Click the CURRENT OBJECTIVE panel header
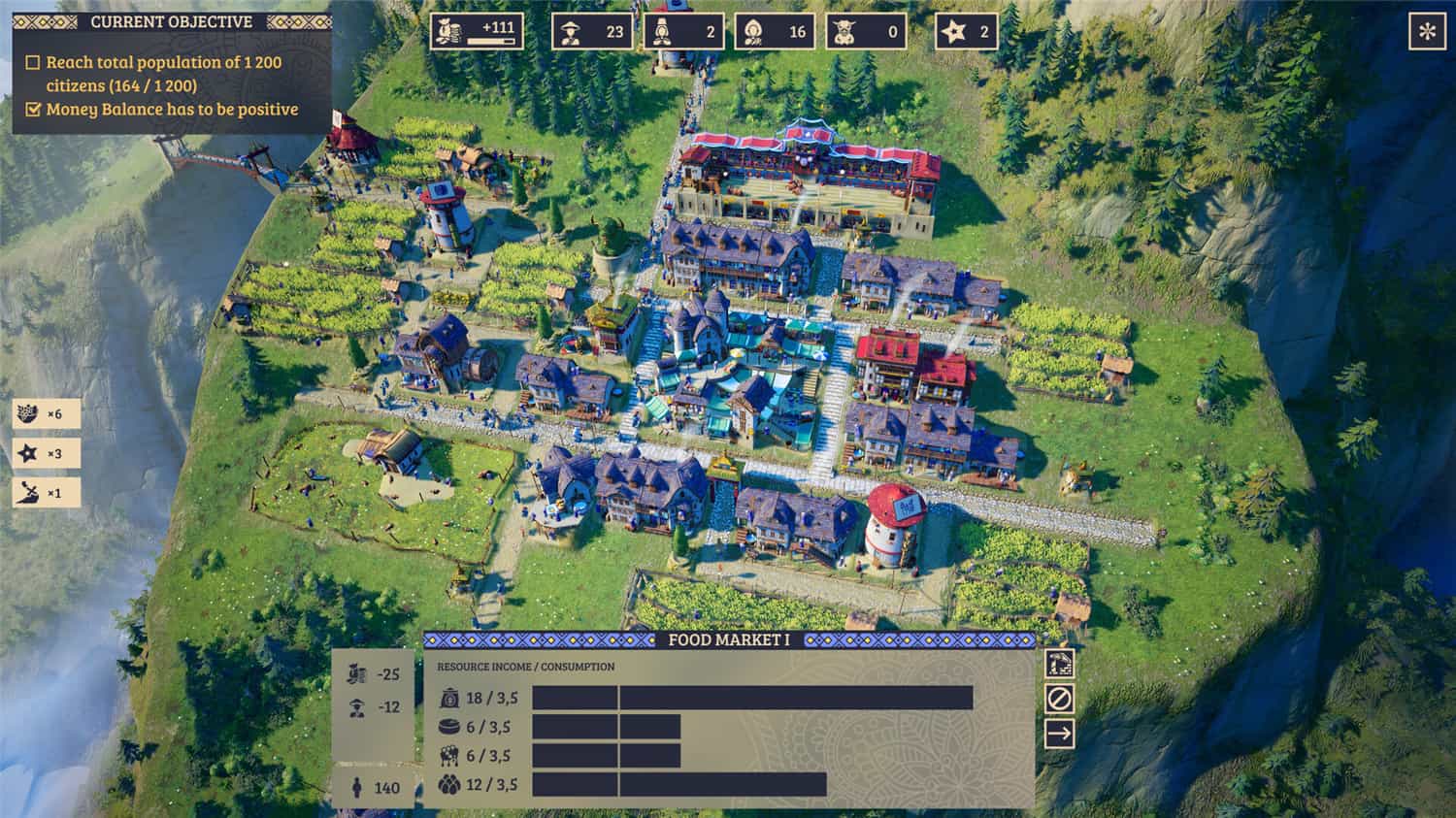Image resolution: width=1456 pixels, height=818 pixels. (167, 21)
